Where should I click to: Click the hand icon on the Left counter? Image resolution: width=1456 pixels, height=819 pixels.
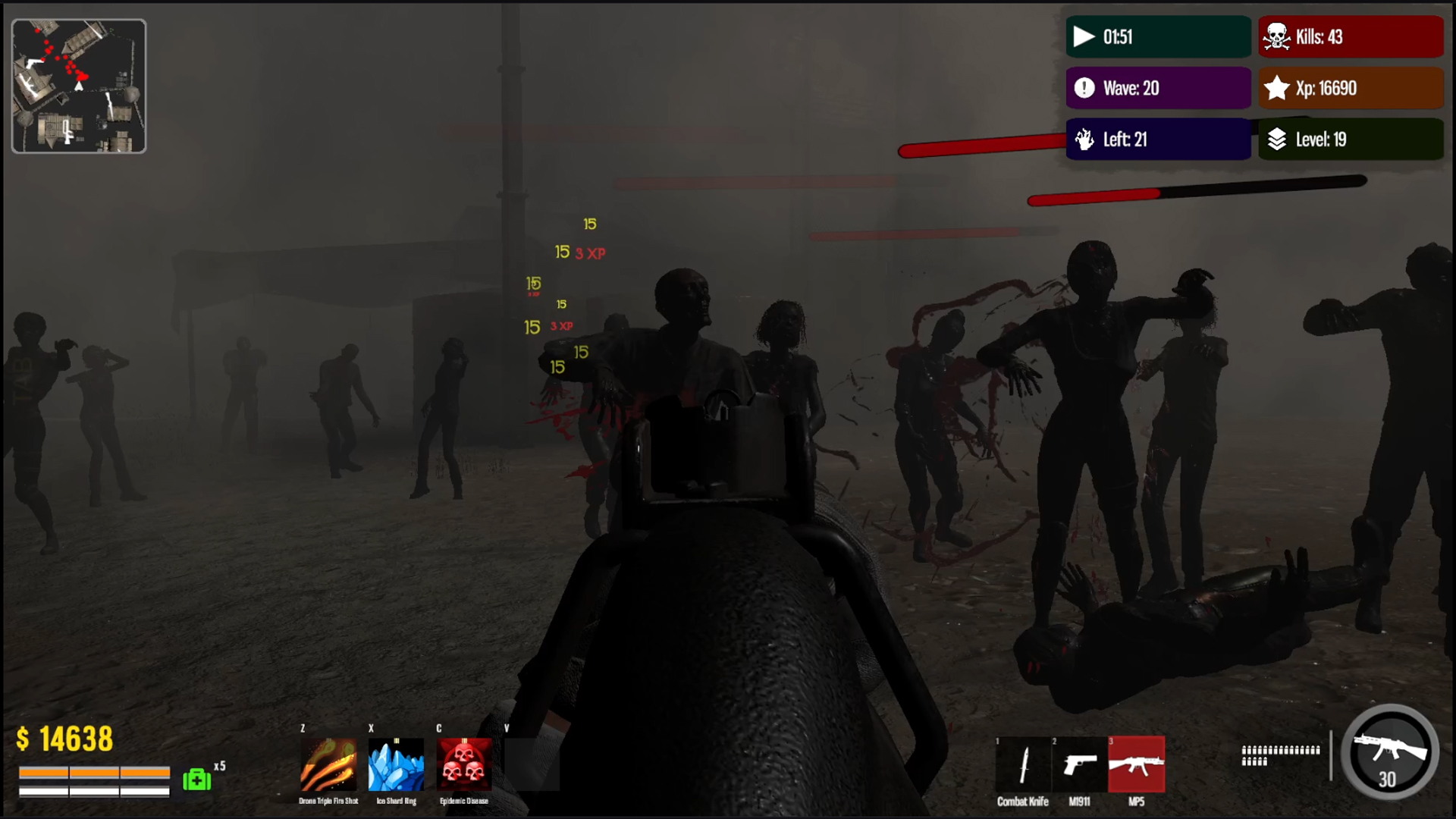1084,140
